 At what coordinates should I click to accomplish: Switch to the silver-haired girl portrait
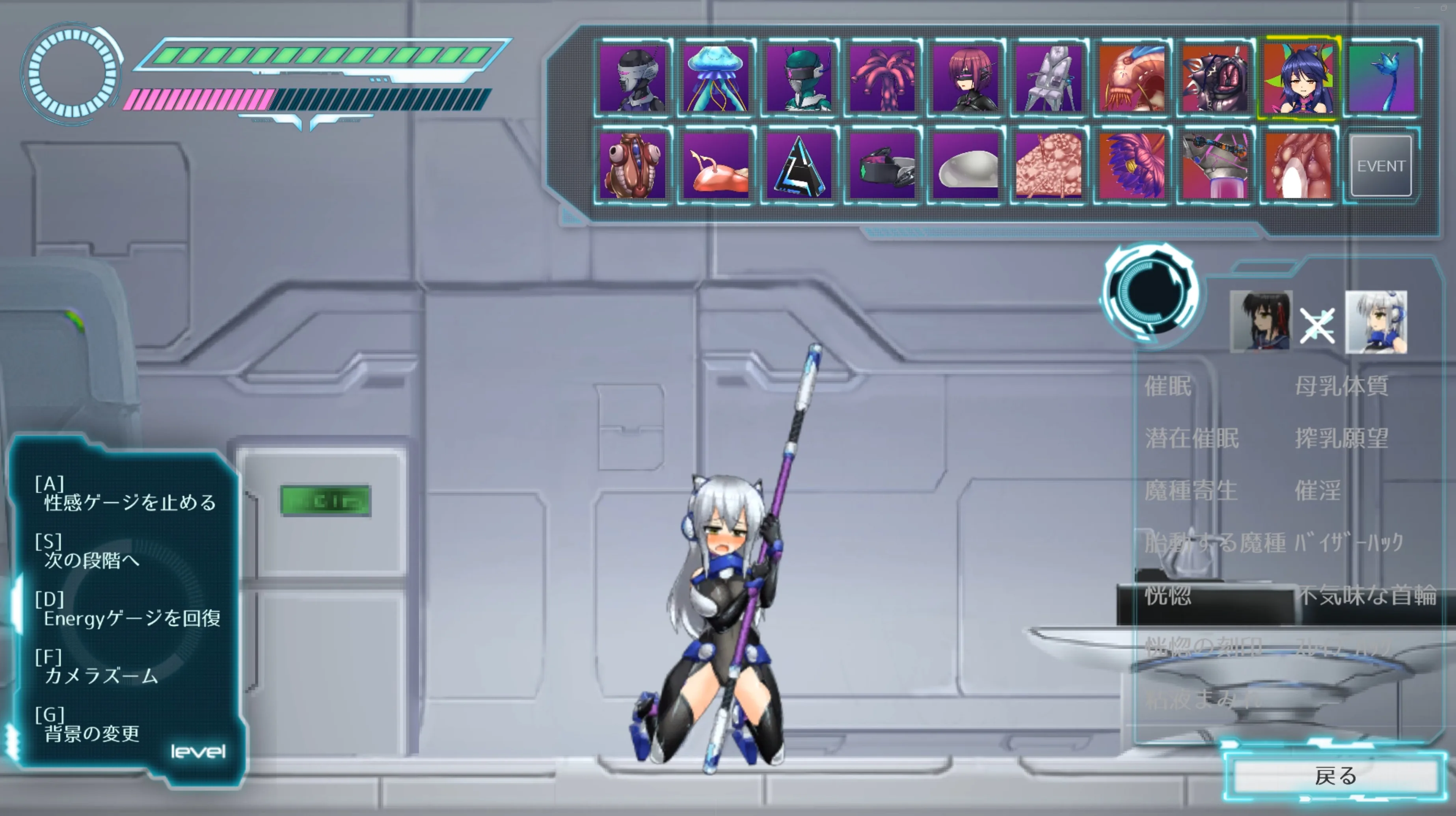(x=1376, y=322)
